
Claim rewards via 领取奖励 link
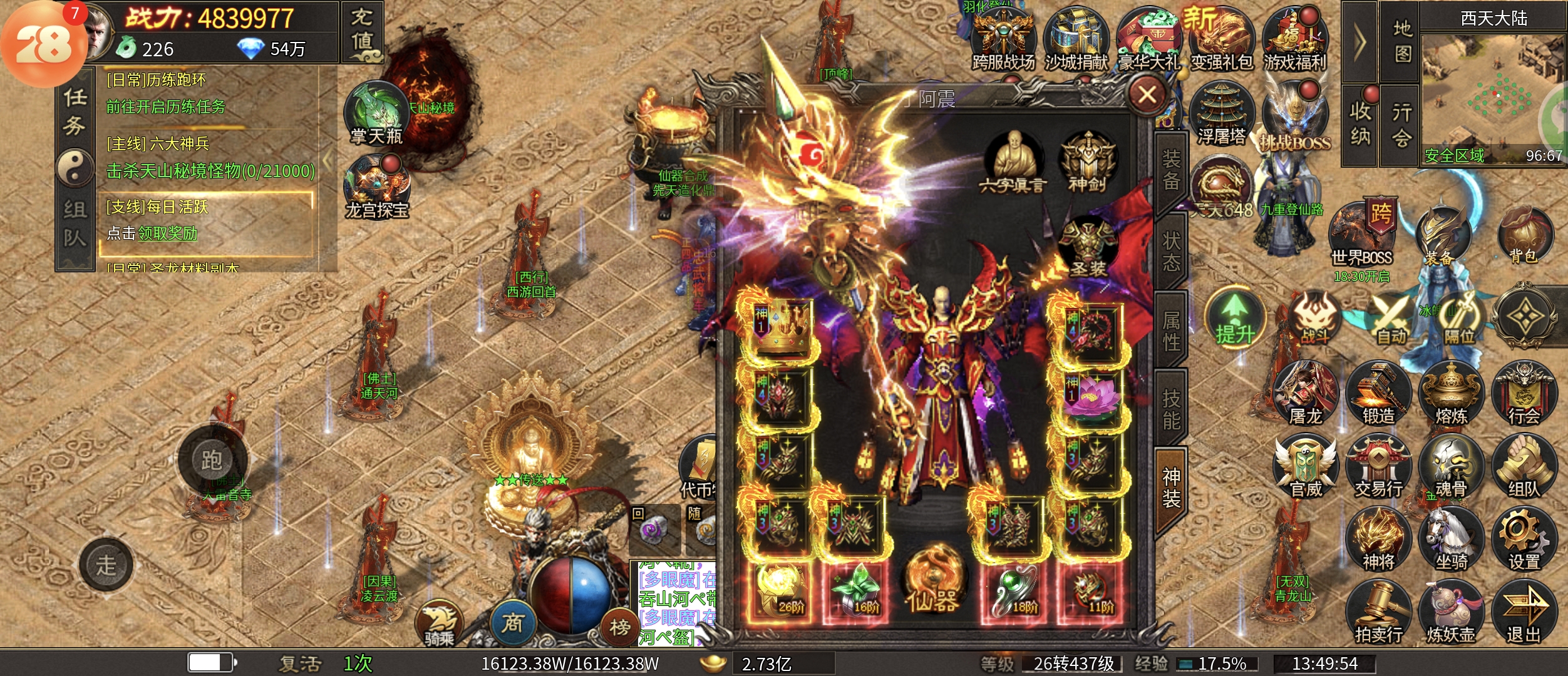[x=167, y=233]
